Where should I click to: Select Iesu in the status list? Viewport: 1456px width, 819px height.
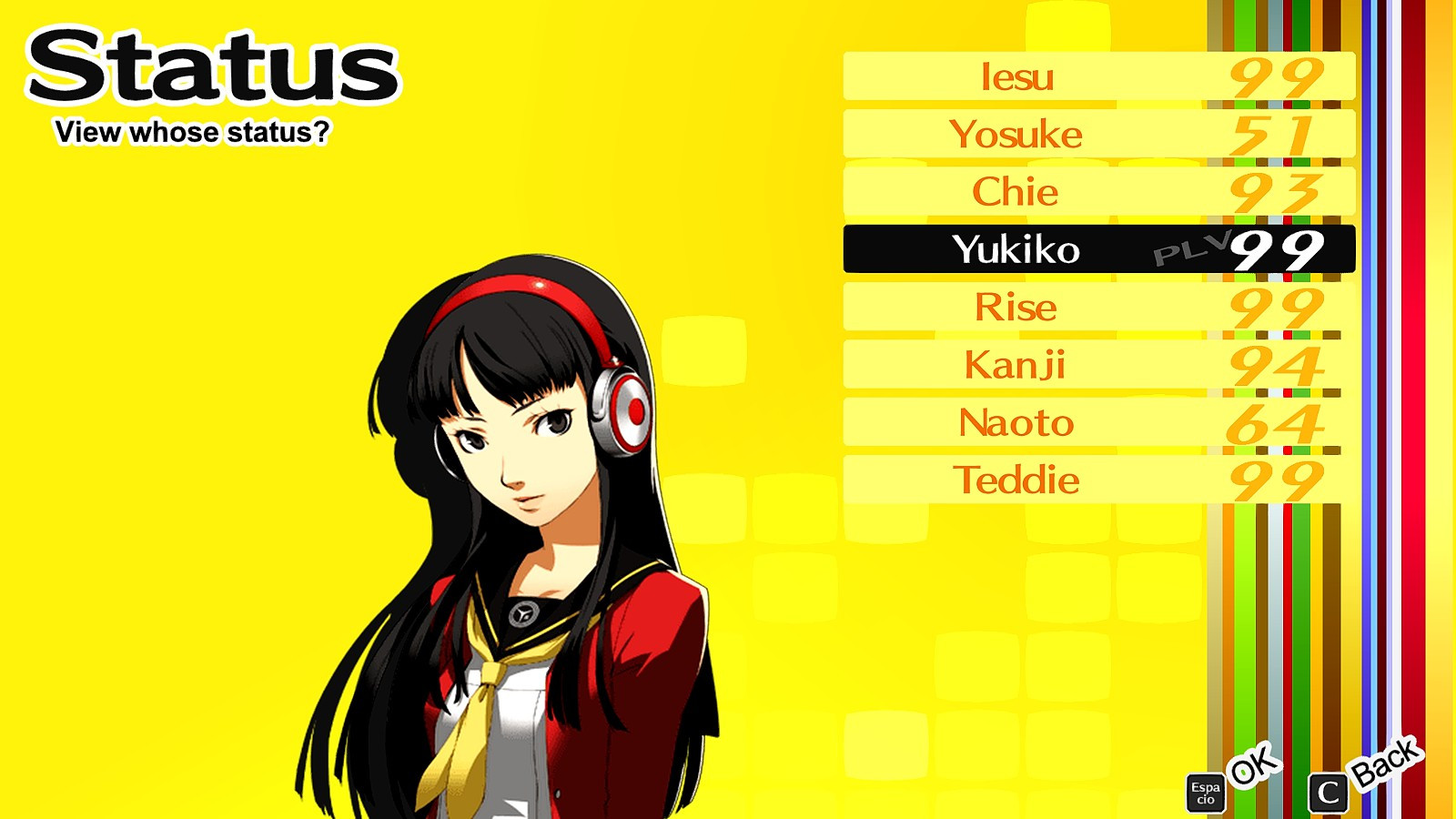click(1019, 76)
